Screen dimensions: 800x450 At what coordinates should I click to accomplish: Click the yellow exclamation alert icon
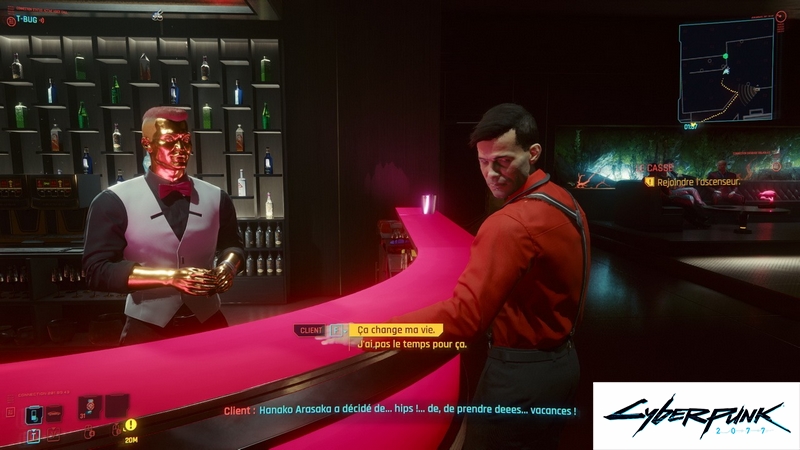[x=131, y=424]
